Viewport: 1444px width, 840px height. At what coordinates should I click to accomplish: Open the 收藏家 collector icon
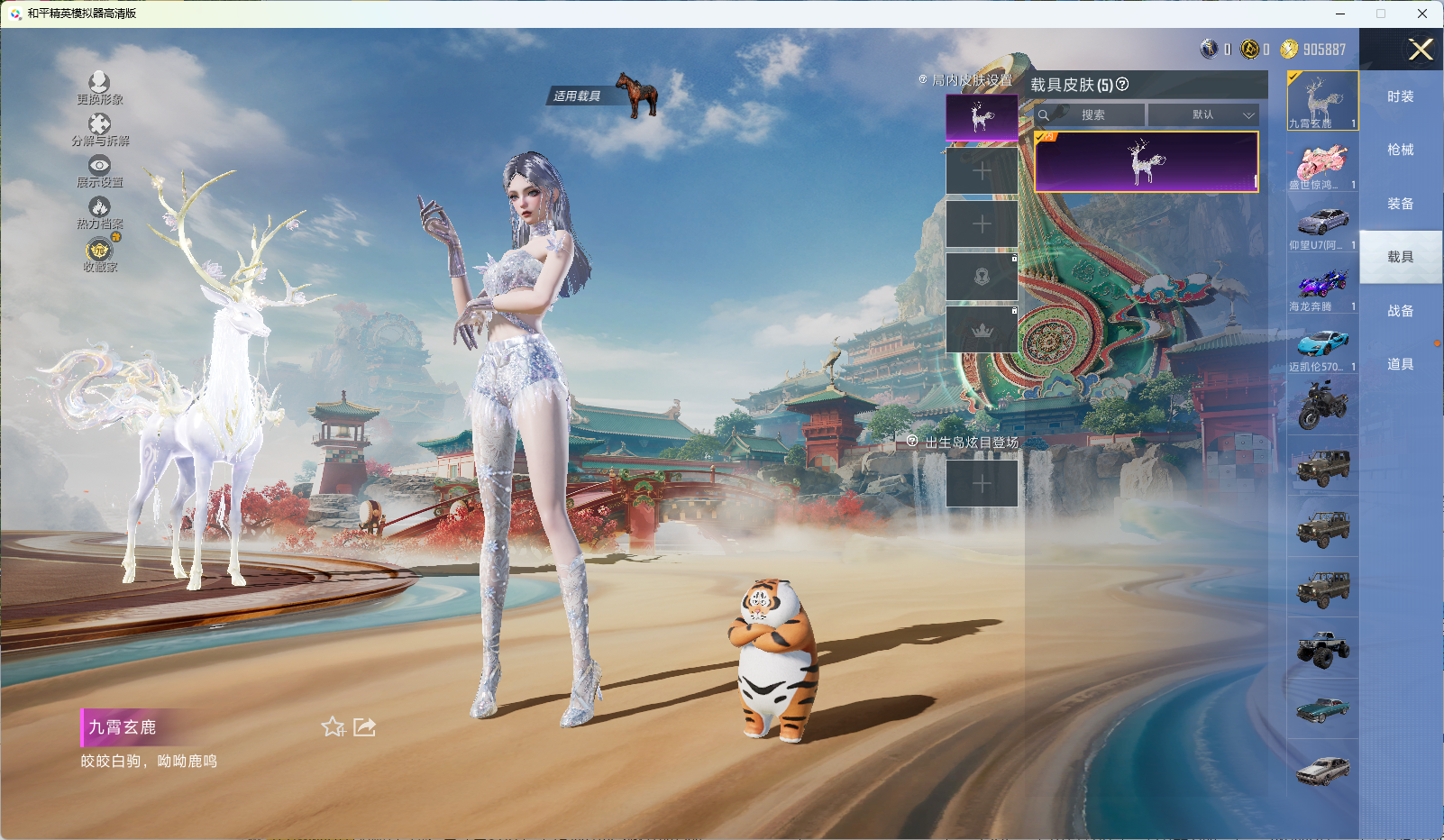coord(99,251)
